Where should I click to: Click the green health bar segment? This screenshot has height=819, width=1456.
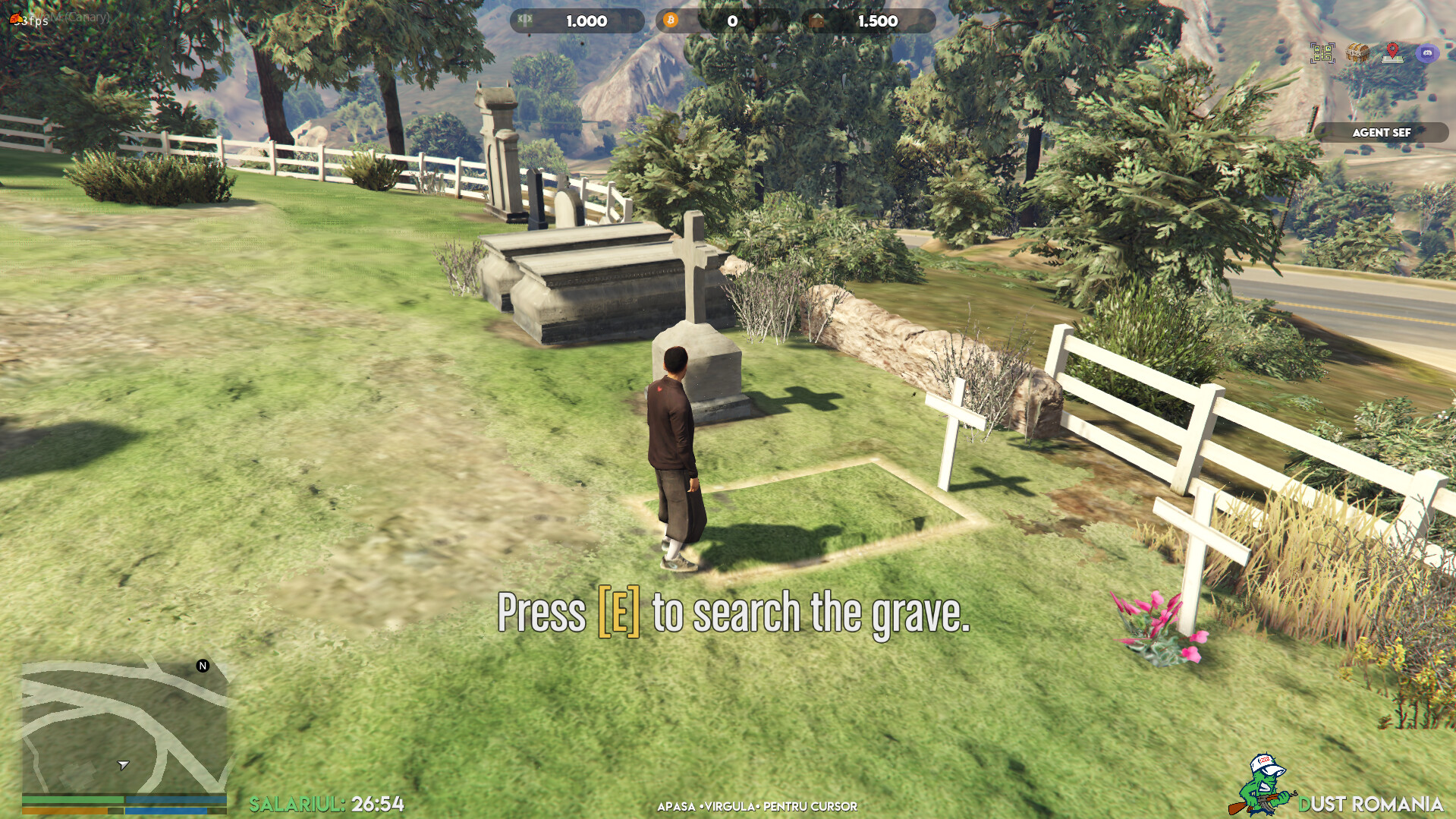72,799
